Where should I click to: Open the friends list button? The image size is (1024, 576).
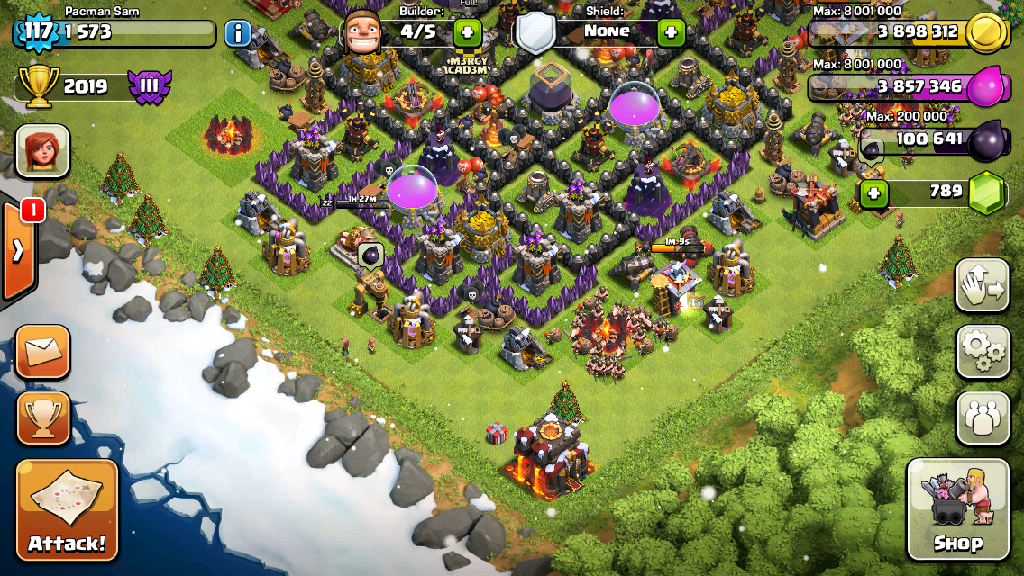(982, 417)
